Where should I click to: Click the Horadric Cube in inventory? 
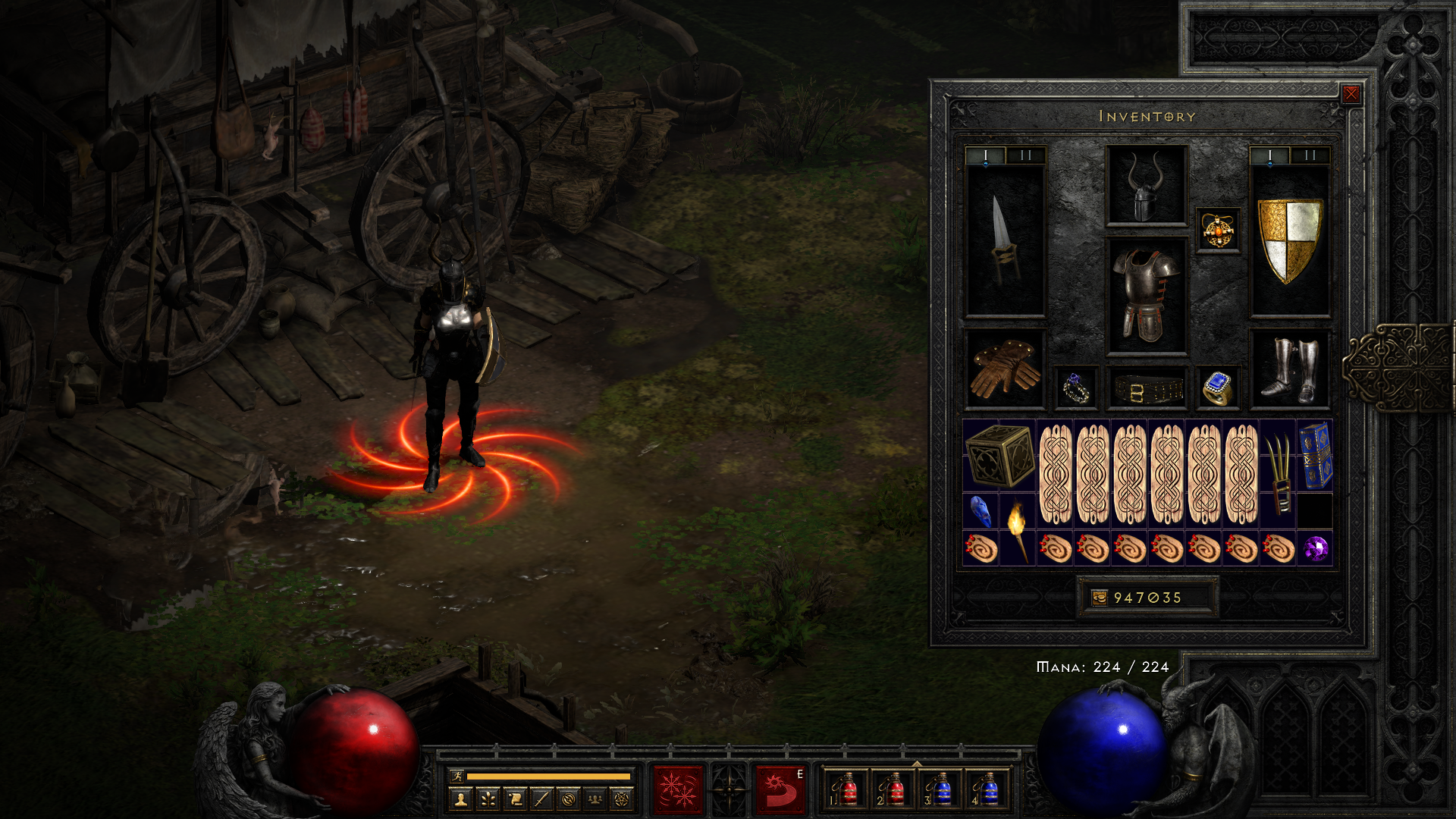click(x=999, y=455)
